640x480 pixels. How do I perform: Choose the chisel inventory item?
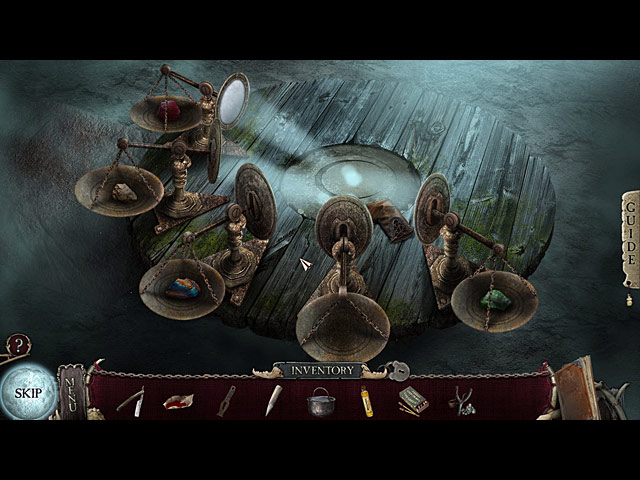click(x=227, y=401)
